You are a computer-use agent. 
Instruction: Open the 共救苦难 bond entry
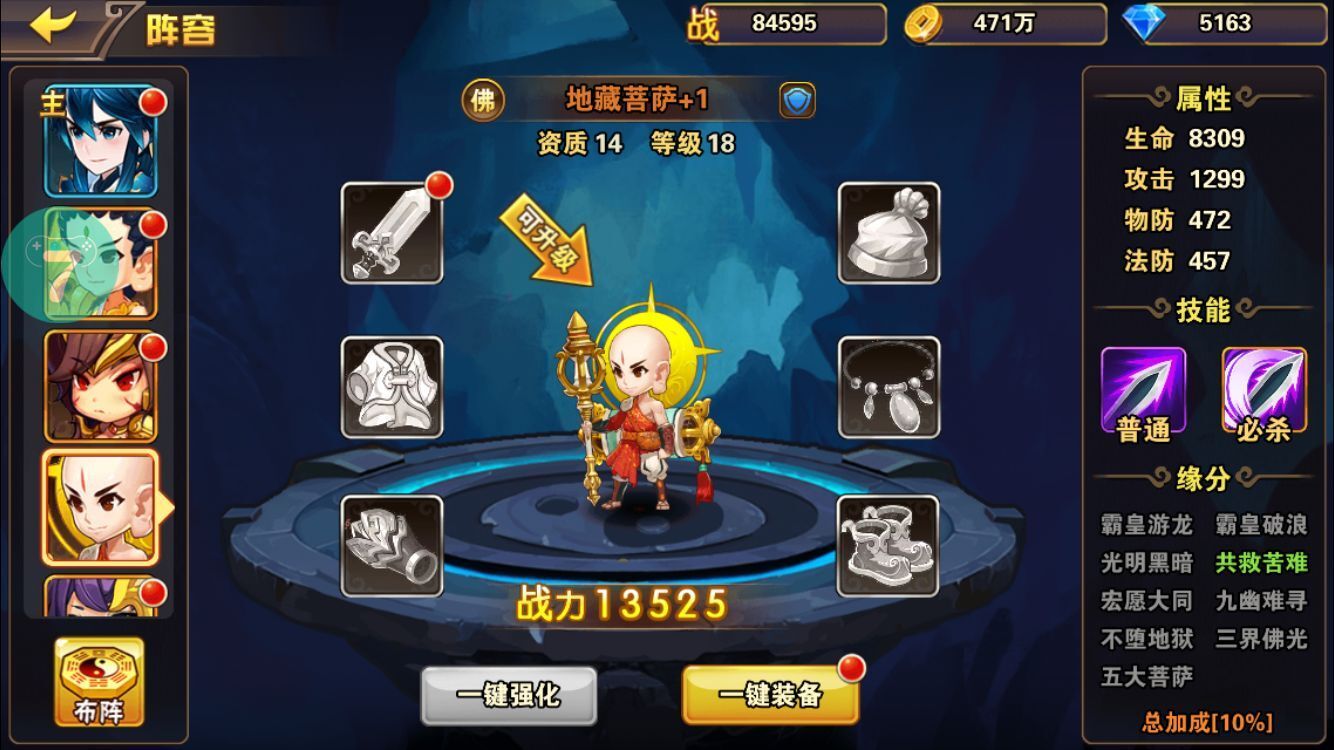tap(1261, 562)
